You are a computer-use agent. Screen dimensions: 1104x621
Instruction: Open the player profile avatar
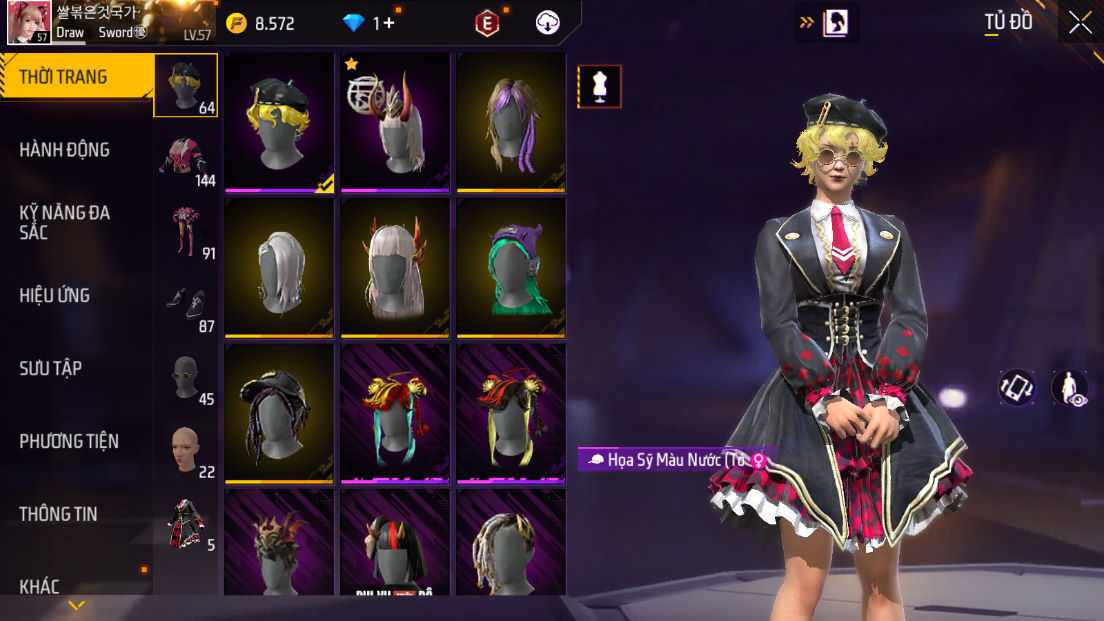click(29, 23)
